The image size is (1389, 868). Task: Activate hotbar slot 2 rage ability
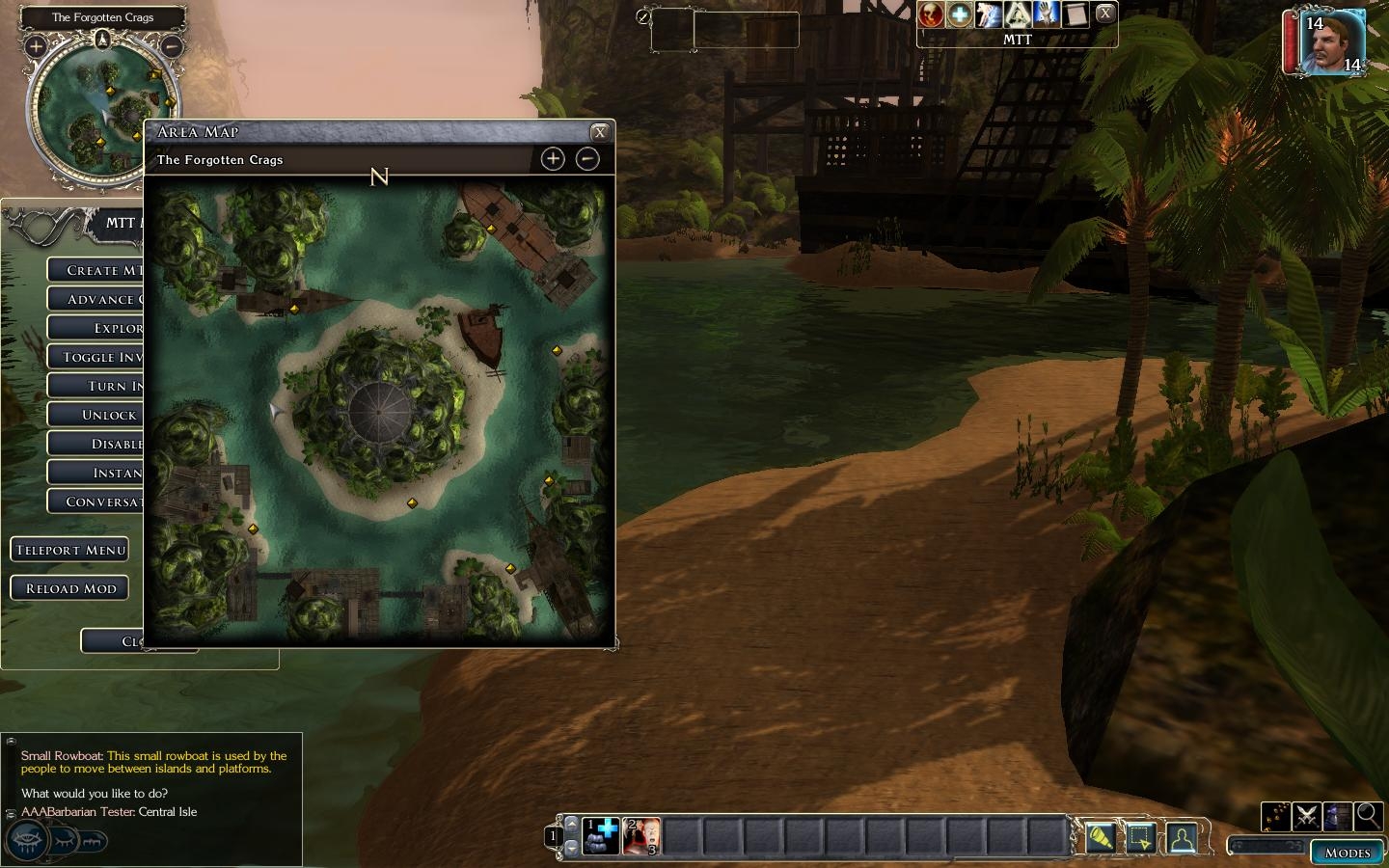[x=642, y=836]
